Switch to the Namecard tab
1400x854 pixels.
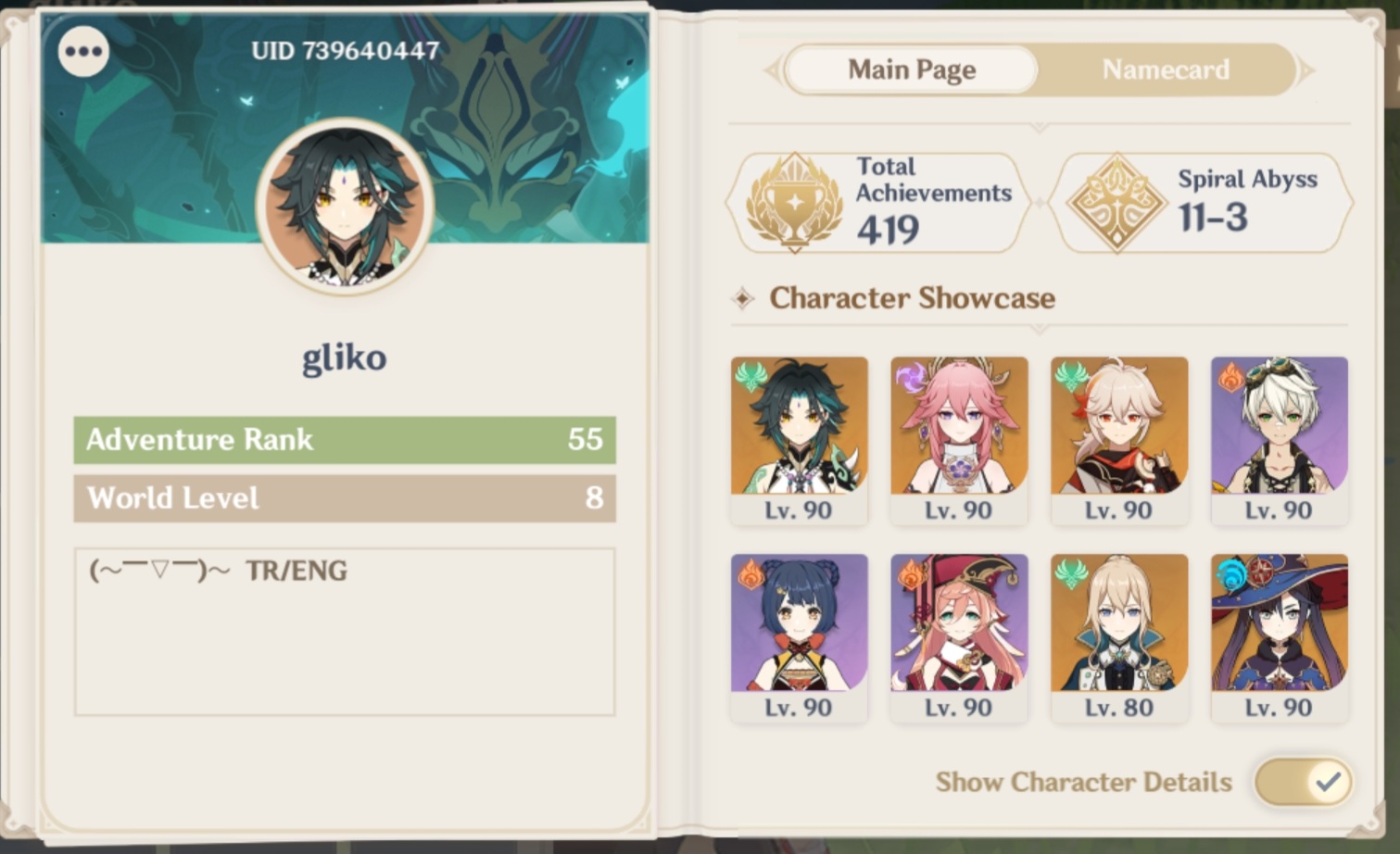[x=1165, y=69]
